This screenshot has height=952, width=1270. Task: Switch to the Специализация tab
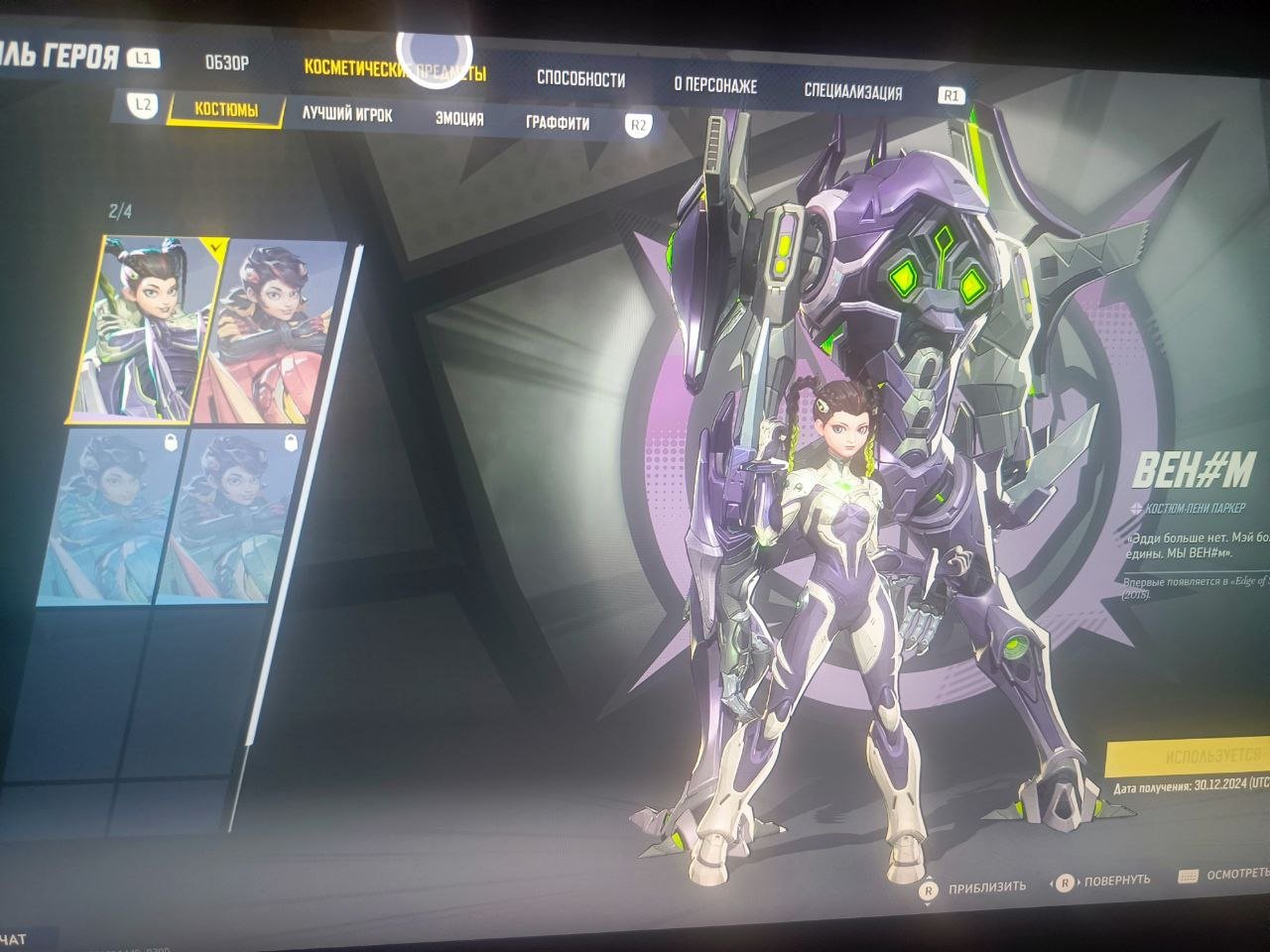(x=852, y=92)
